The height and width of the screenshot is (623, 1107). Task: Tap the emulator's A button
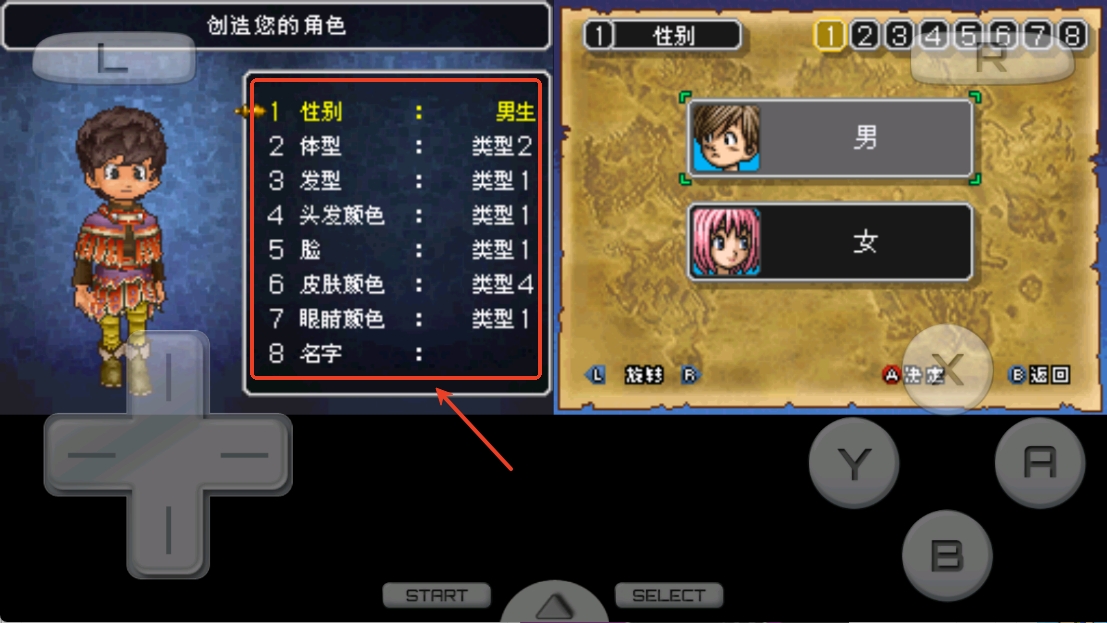(x=1040, y=462)
